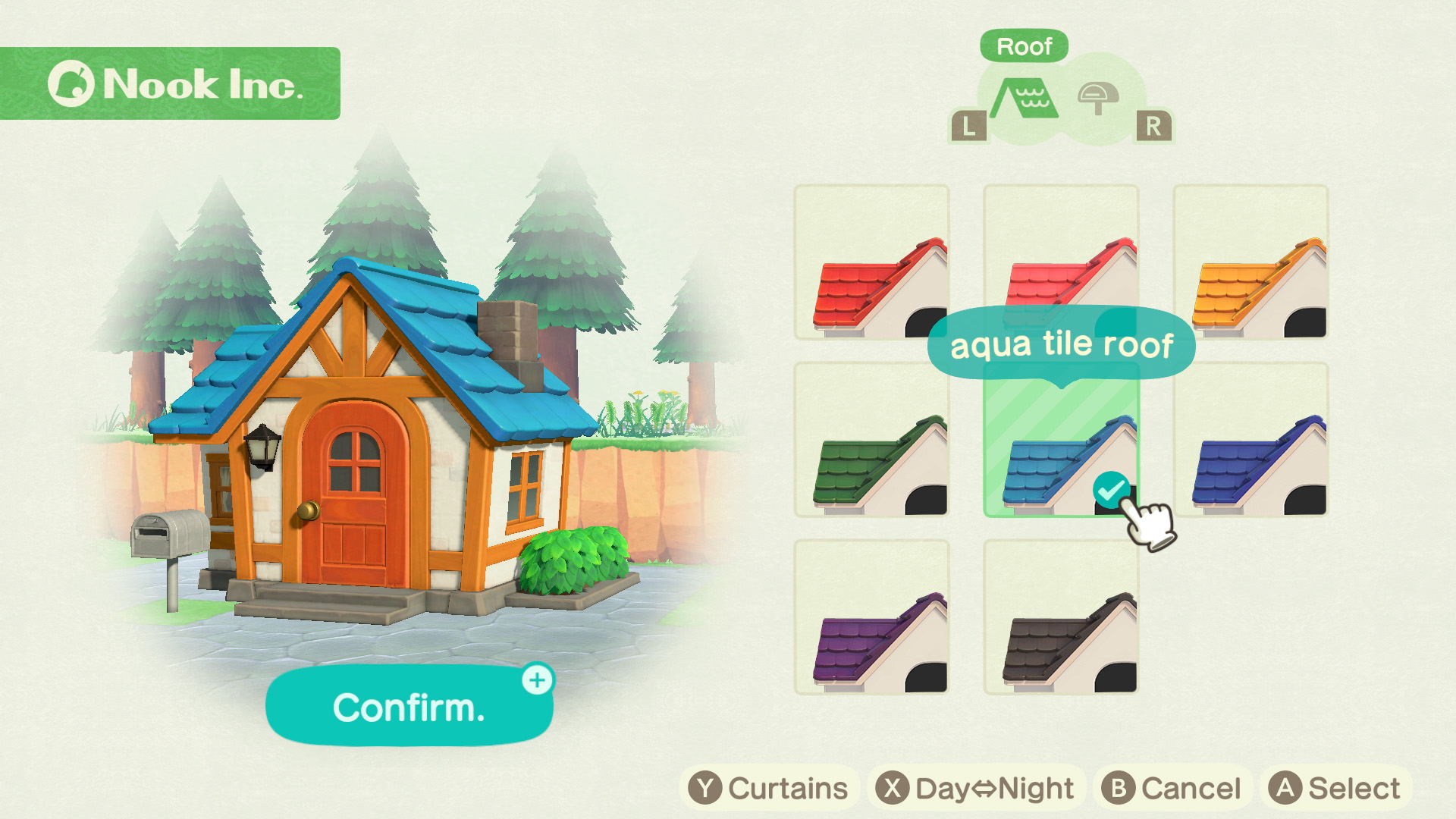1456x819 pixels.
Task: Select the black tile roof swatch
Action: pyautogui.click(x=1061, y=617)
